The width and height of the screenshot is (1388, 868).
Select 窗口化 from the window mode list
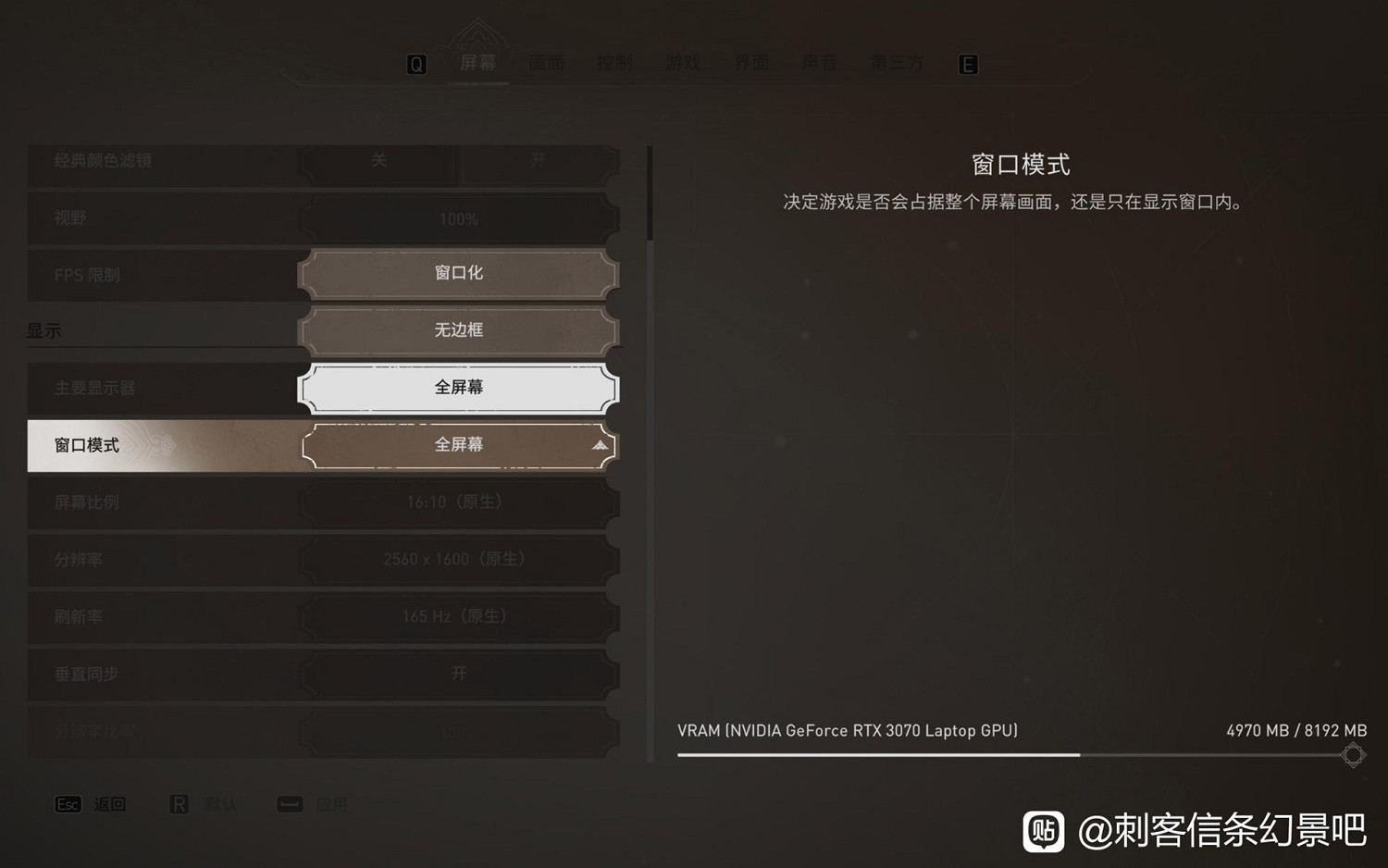tap(458, 273)
